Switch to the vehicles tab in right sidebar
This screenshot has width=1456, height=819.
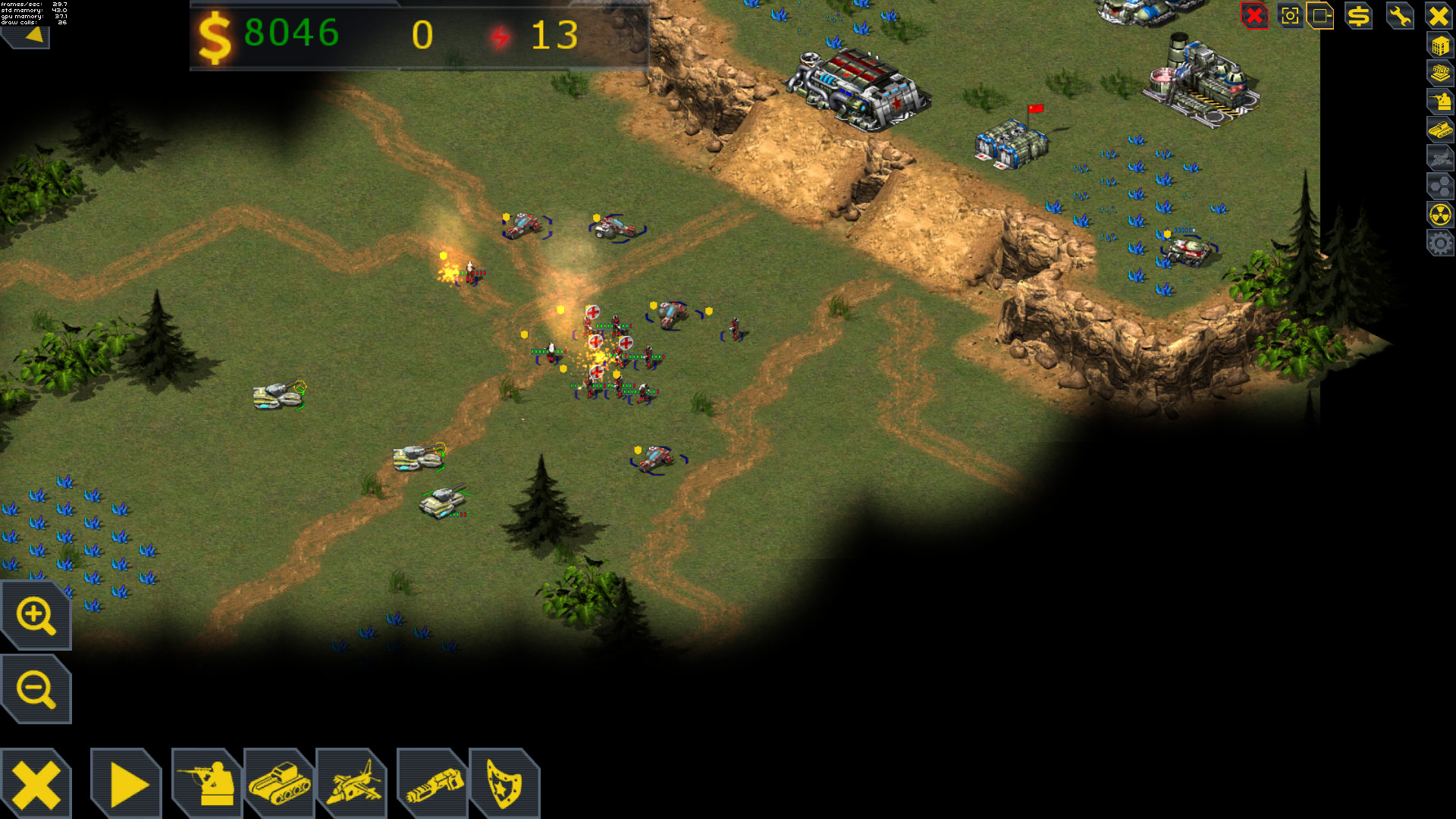1439,129
